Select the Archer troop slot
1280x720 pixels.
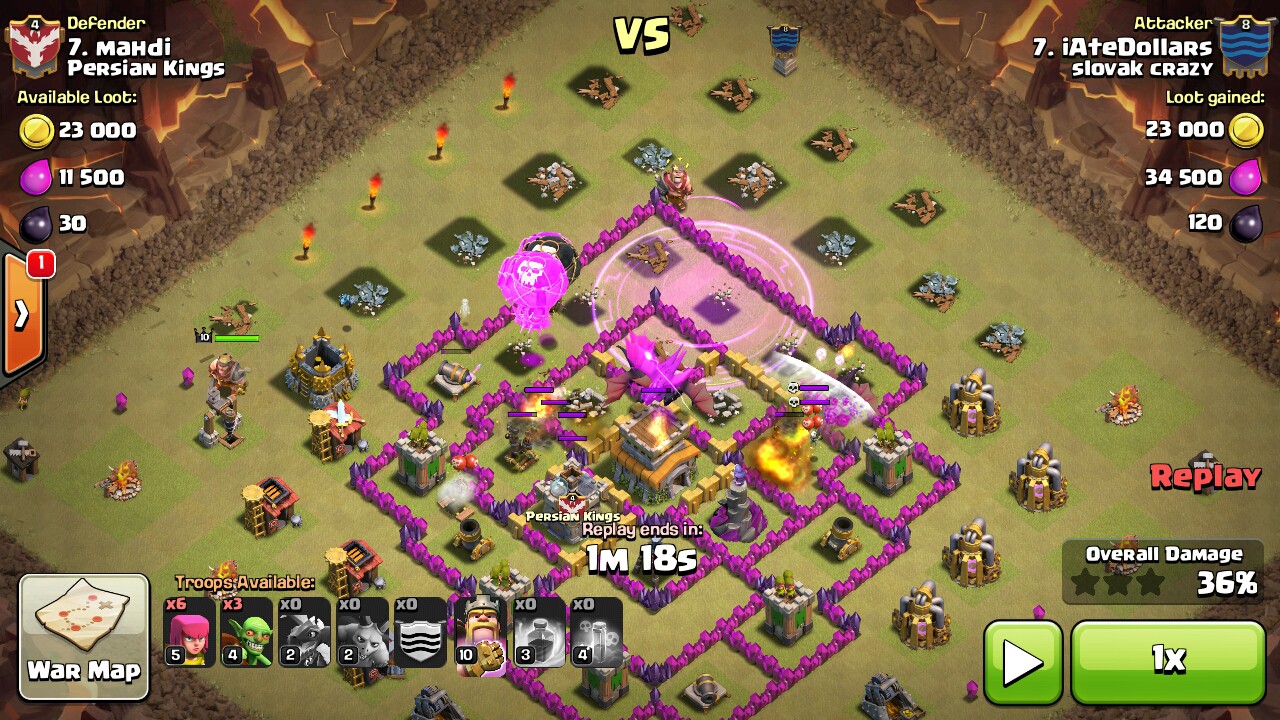189,633
